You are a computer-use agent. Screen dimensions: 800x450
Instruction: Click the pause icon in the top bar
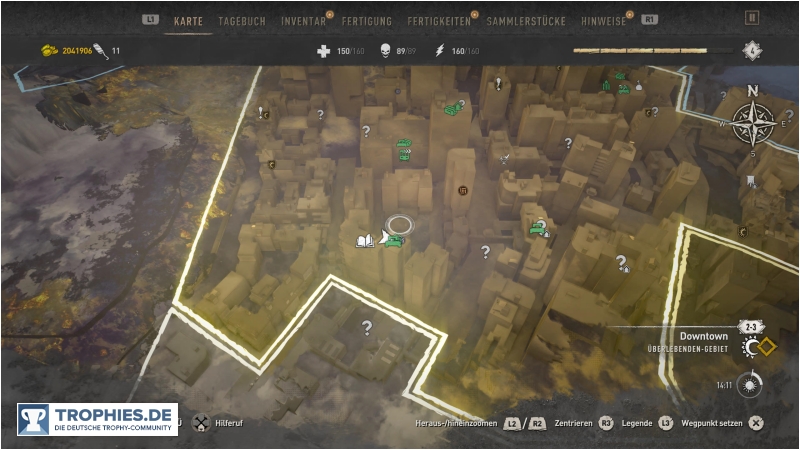(x=752, y=18)
